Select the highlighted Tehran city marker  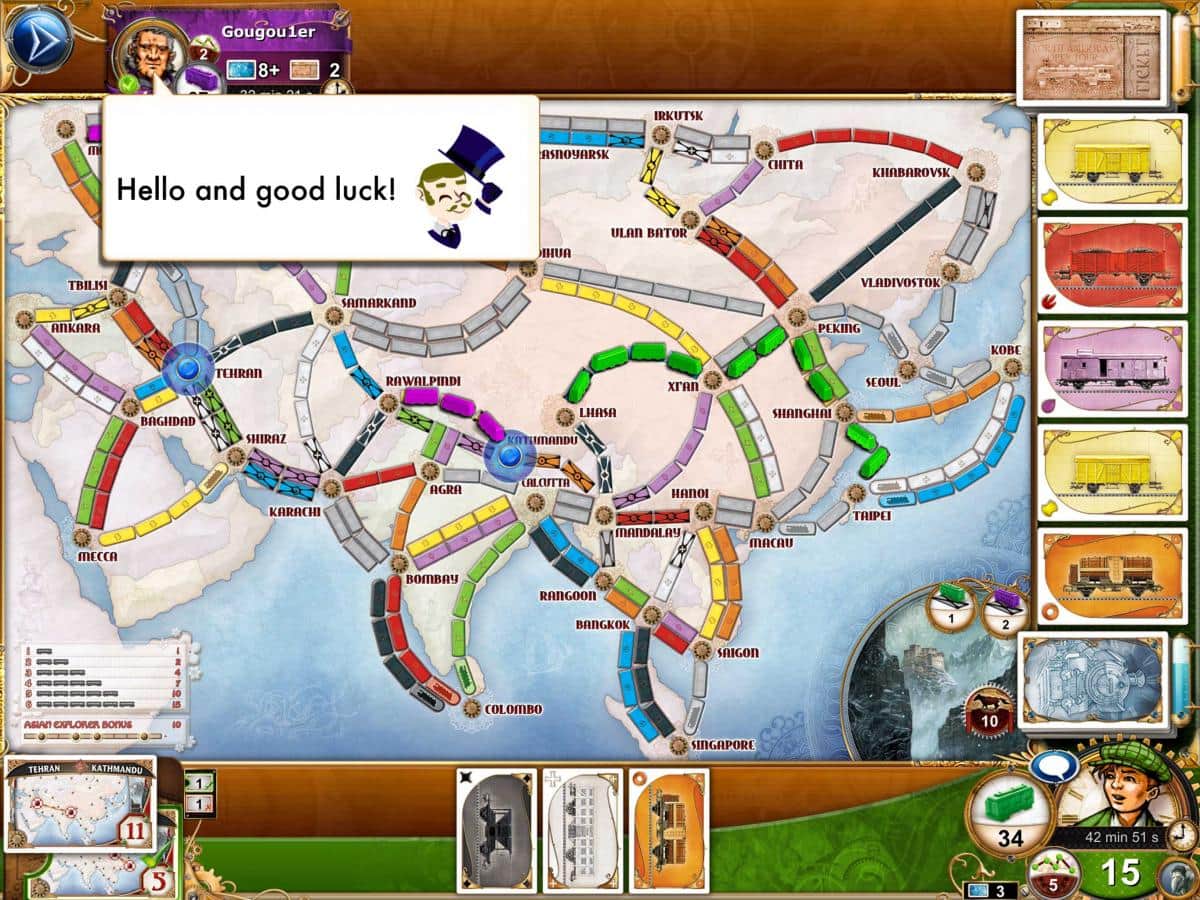coord(185,369)
